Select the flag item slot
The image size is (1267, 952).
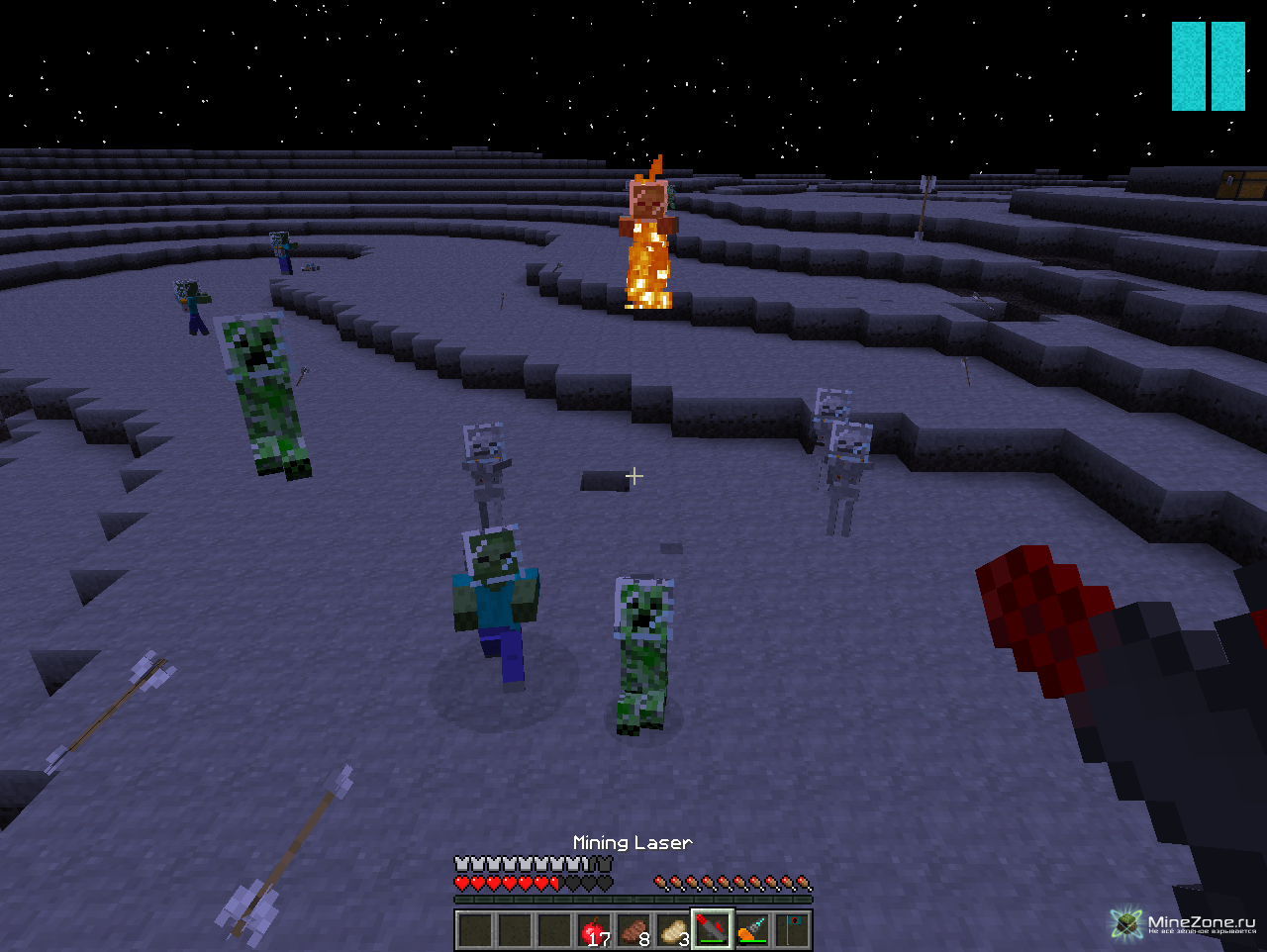coord(792,930)
